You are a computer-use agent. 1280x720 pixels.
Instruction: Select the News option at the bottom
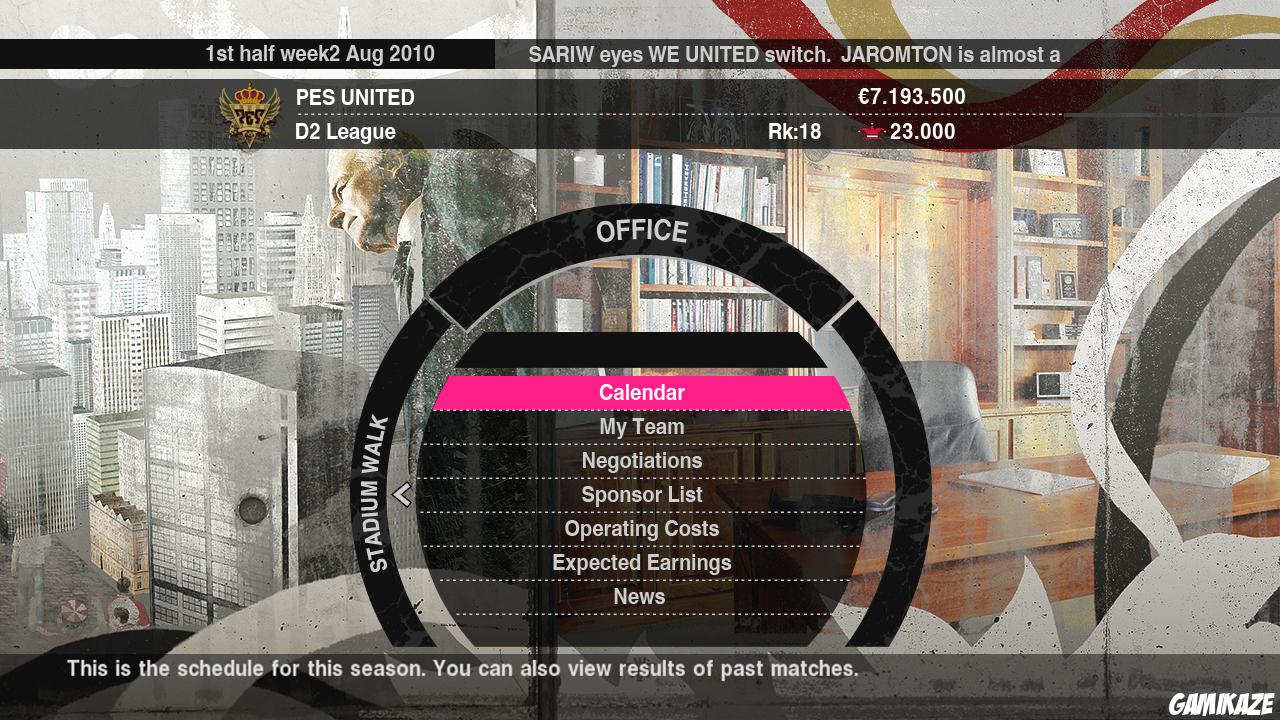[640, 595]
